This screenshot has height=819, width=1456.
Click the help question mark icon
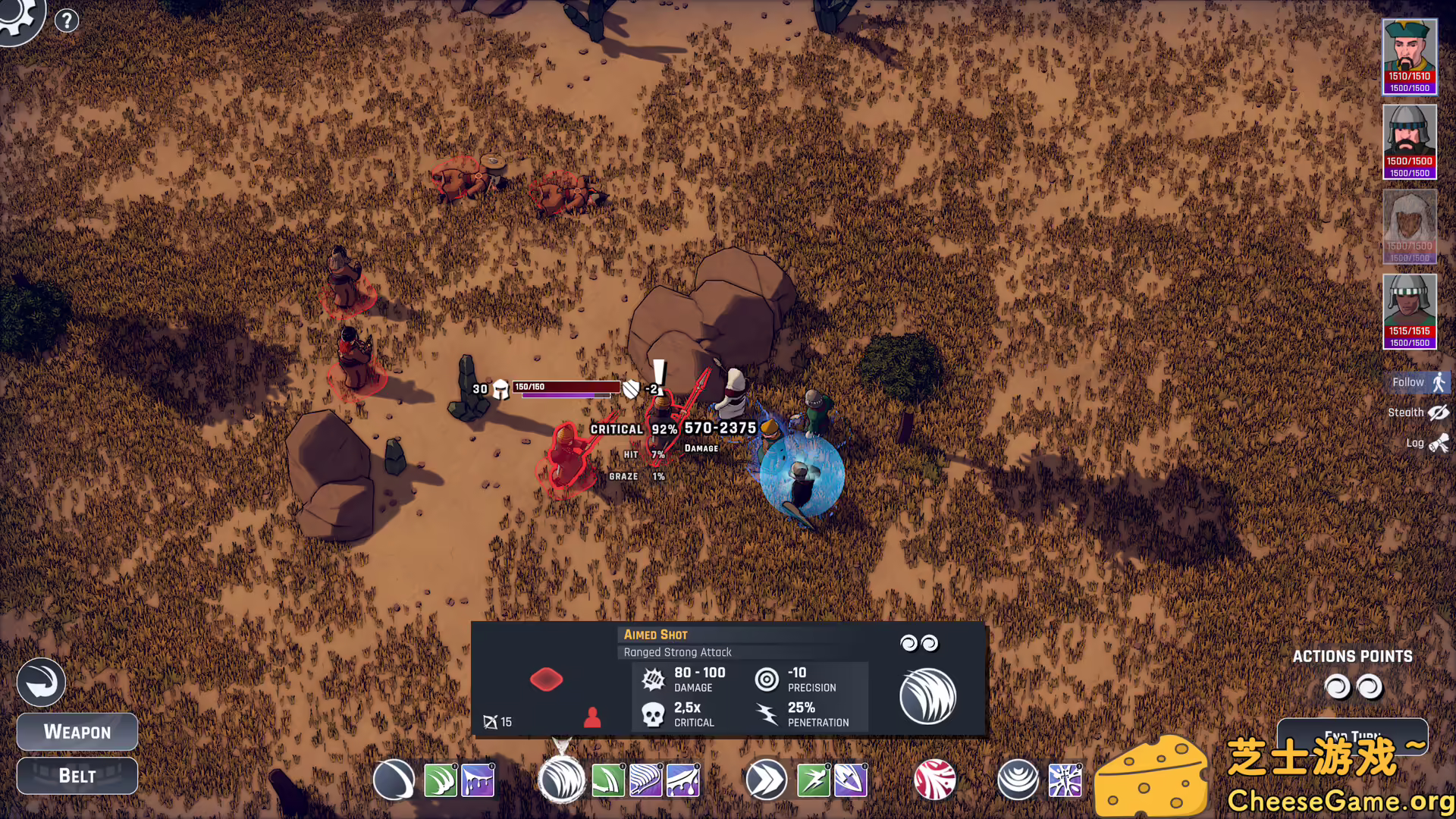(x=67, y=20)
